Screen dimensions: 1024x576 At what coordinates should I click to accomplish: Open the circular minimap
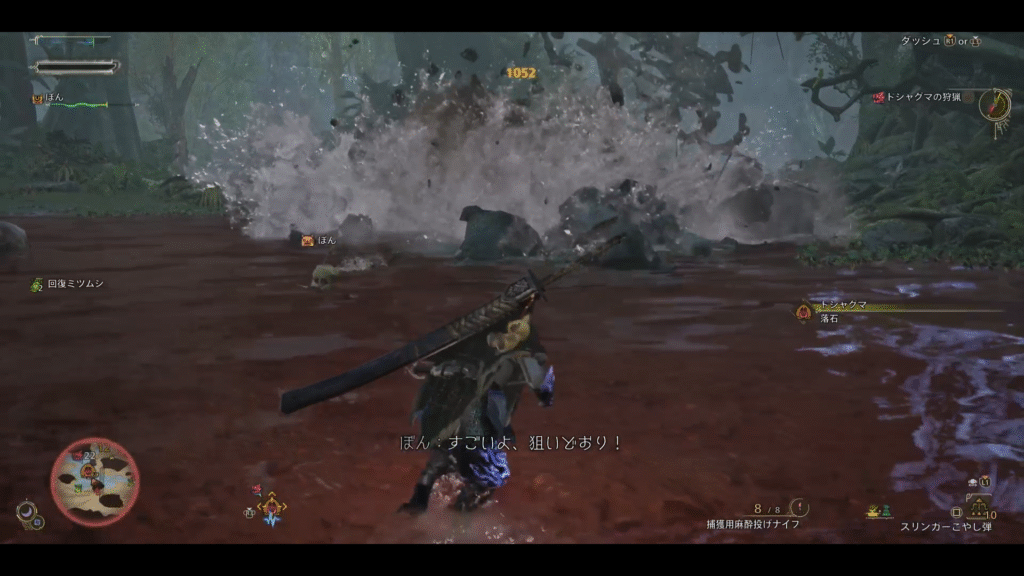(x=95, y=482)
